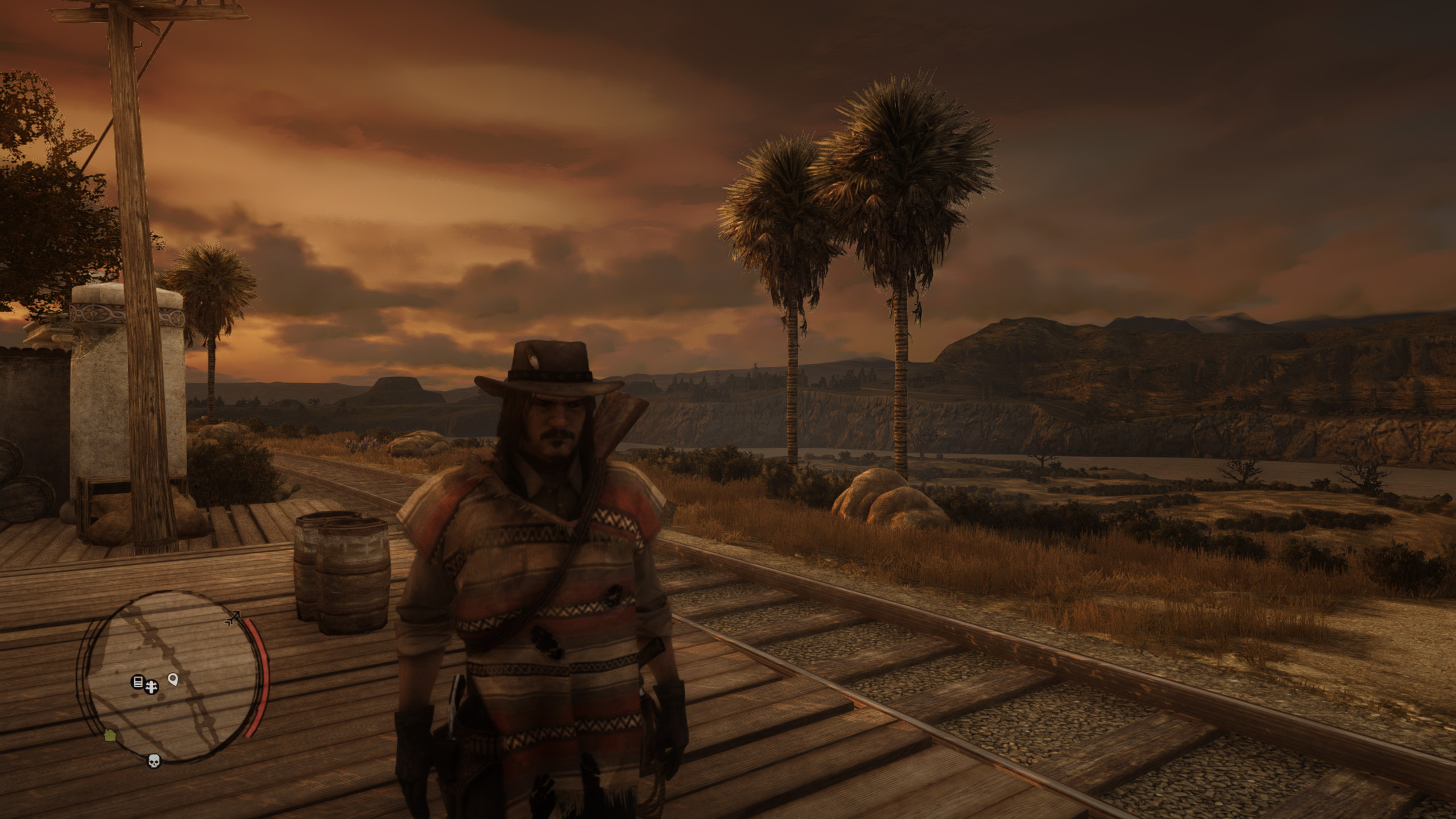Select the newspaper icon on the minimap
The height and width of the screenshot is (819, 1456).
(137, 681)
